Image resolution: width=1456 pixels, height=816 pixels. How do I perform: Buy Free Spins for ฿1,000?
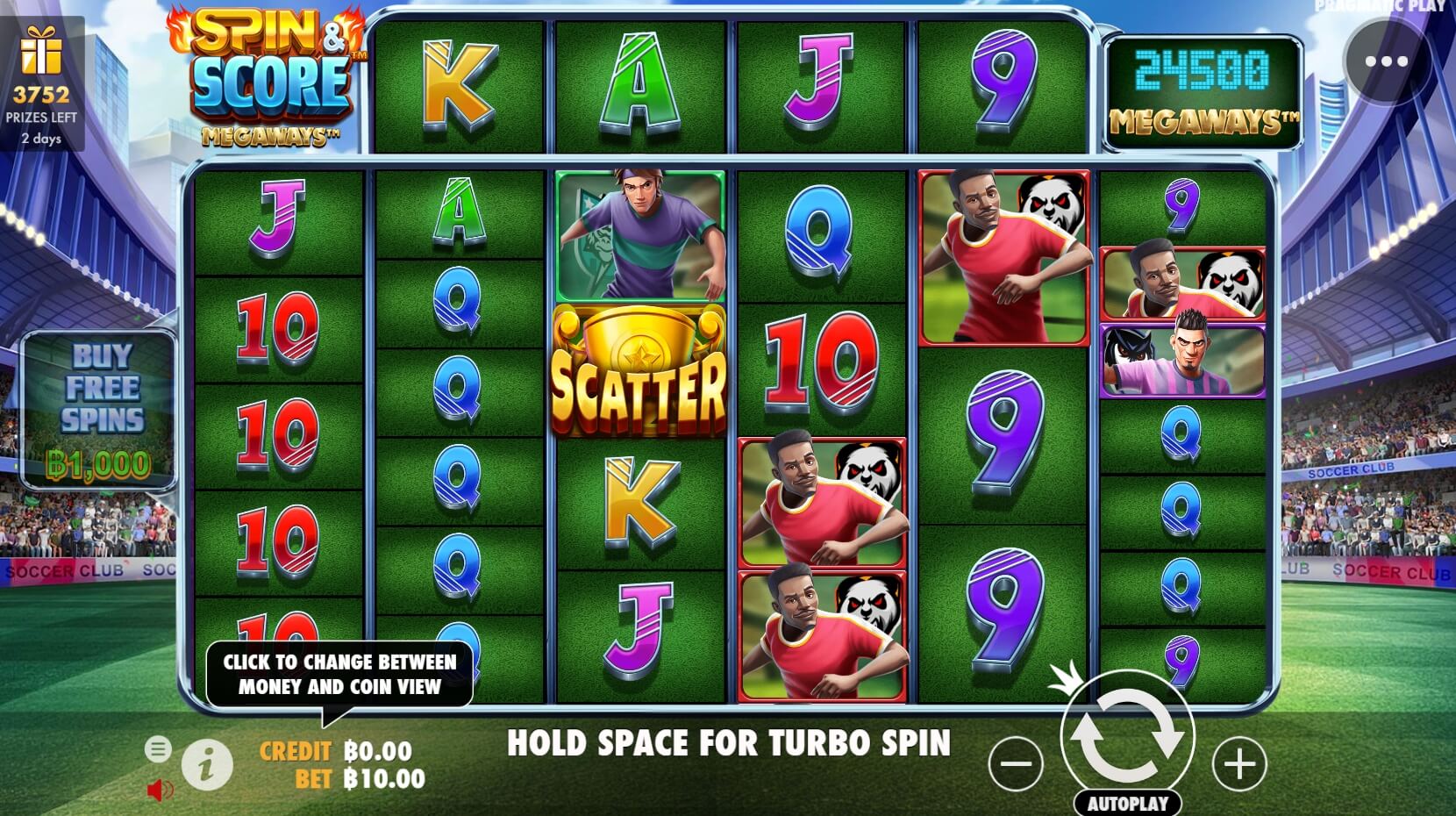[96, 404]
